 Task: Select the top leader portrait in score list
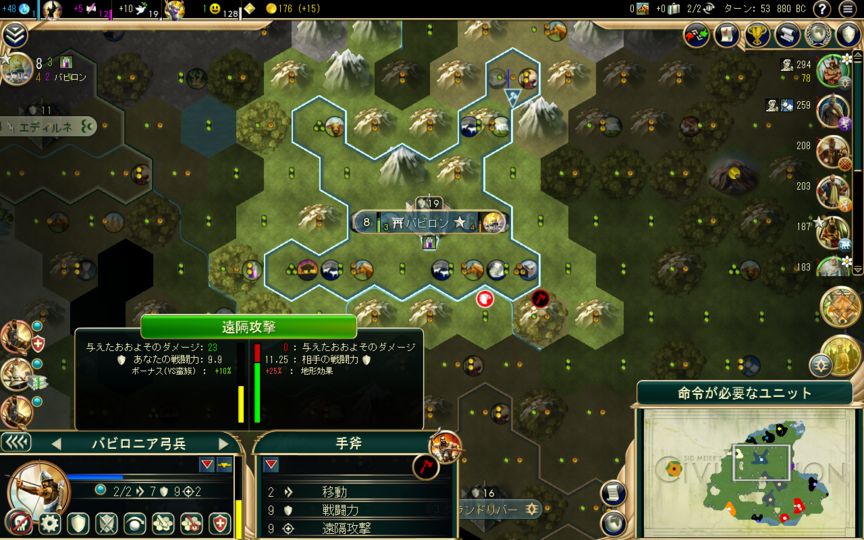point(832,70)
